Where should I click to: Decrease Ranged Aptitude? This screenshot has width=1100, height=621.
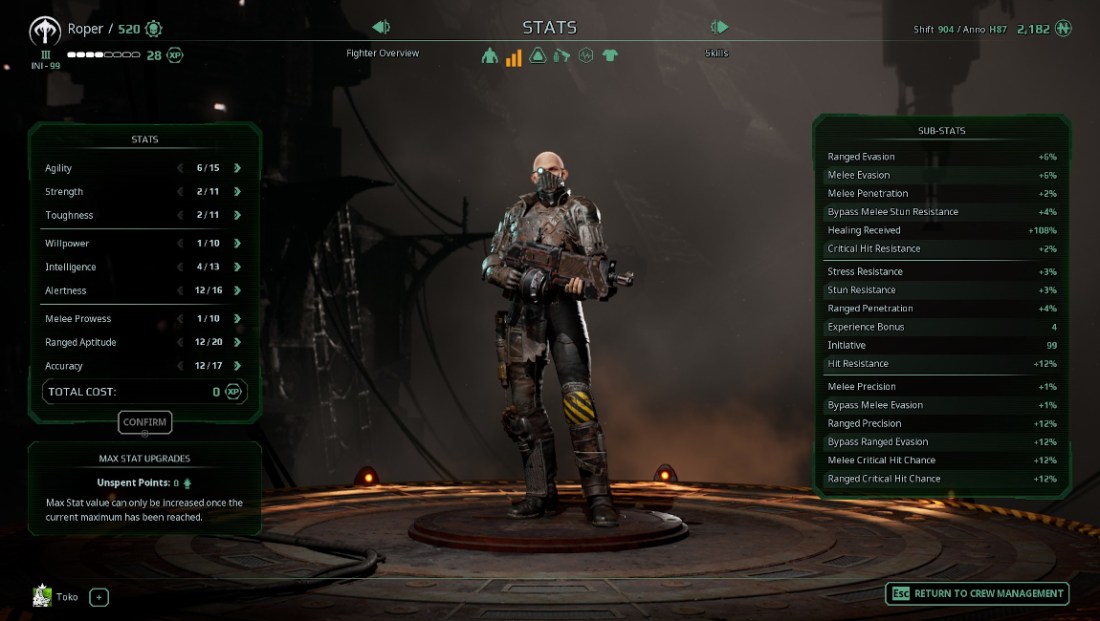point(180,342)
